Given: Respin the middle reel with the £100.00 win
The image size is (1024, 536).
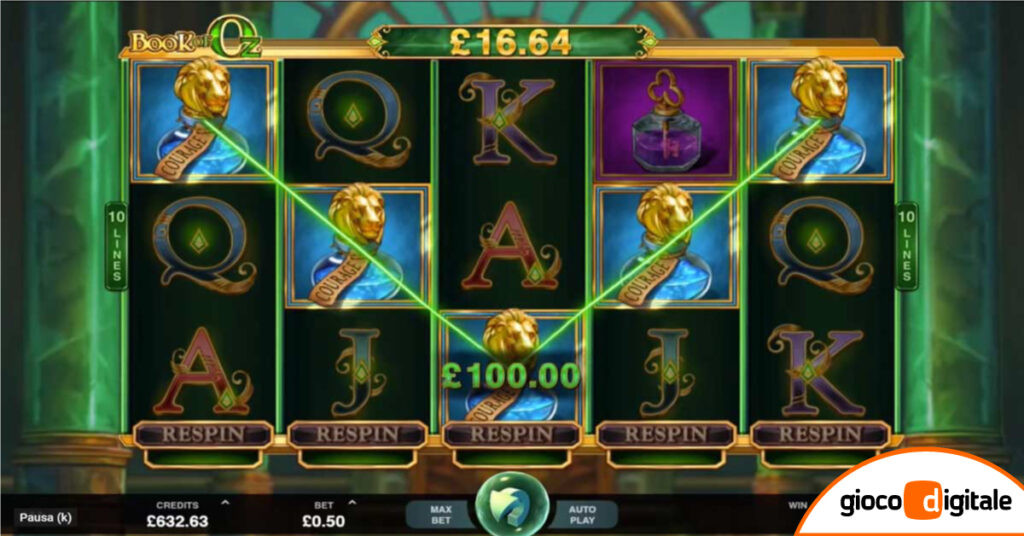Looking at the screenshot, I should [x=511, y=435].
